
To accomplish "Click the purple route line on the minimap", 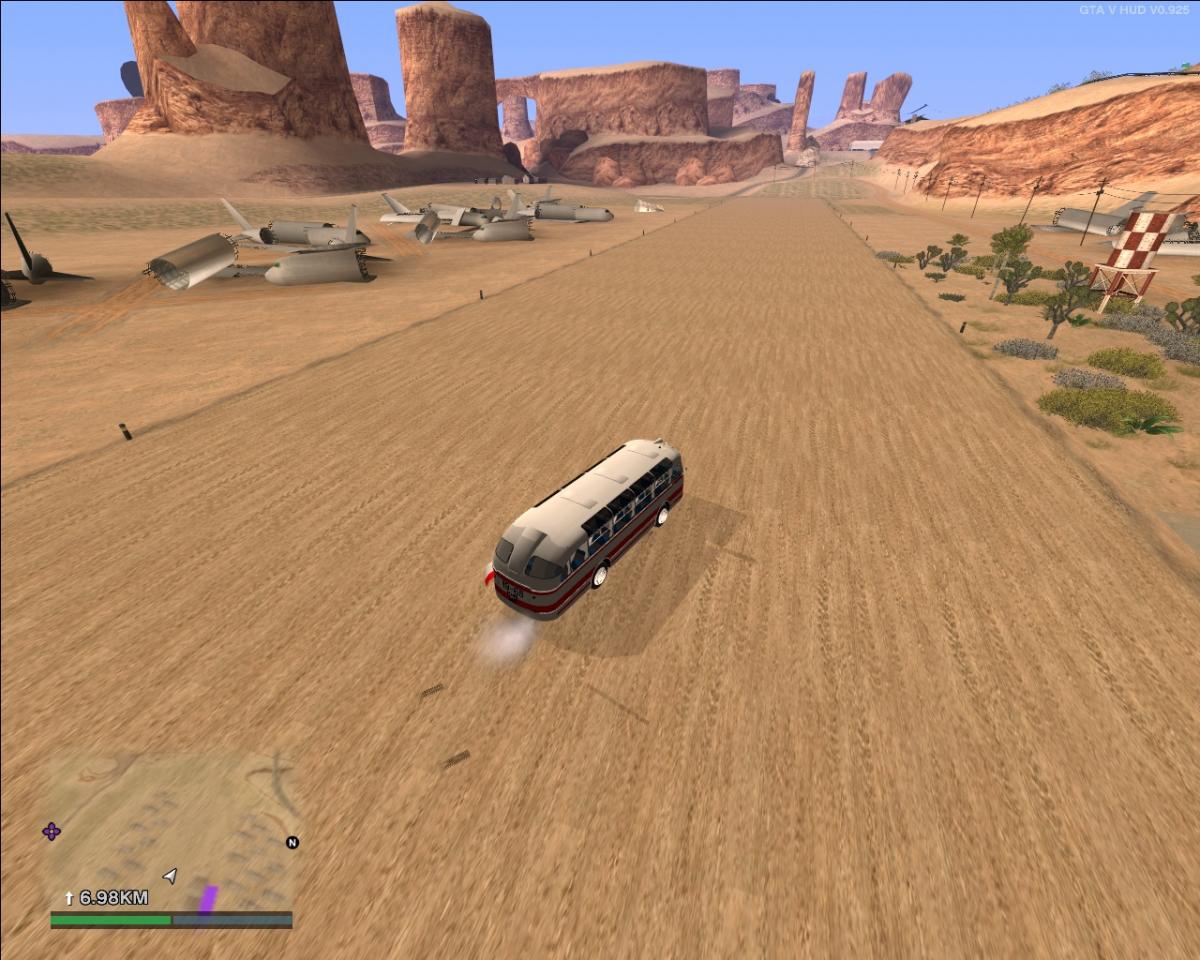I will 208,899.
